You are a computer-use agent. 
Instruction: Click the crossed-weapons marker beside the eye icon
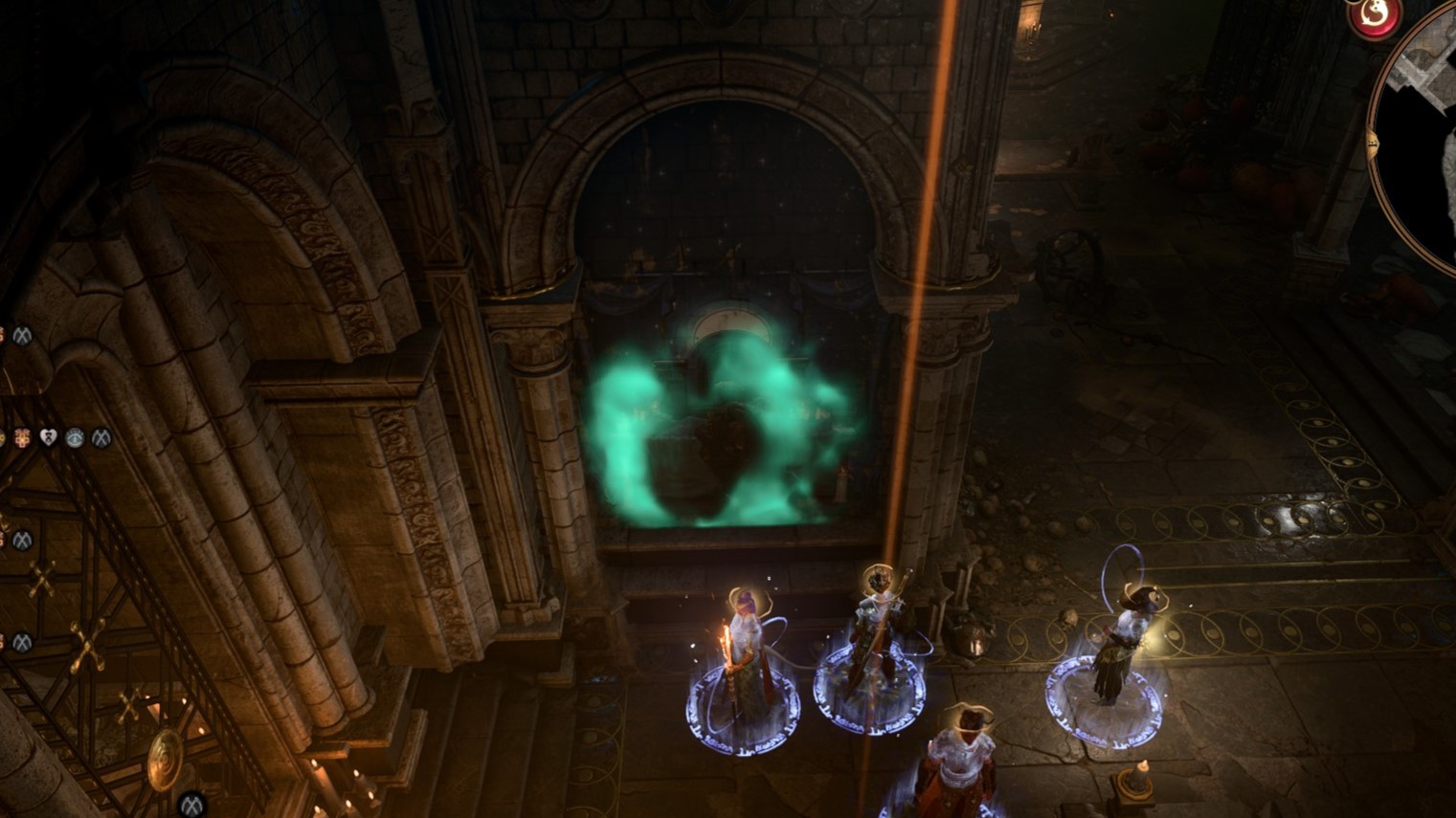point(99,439)
